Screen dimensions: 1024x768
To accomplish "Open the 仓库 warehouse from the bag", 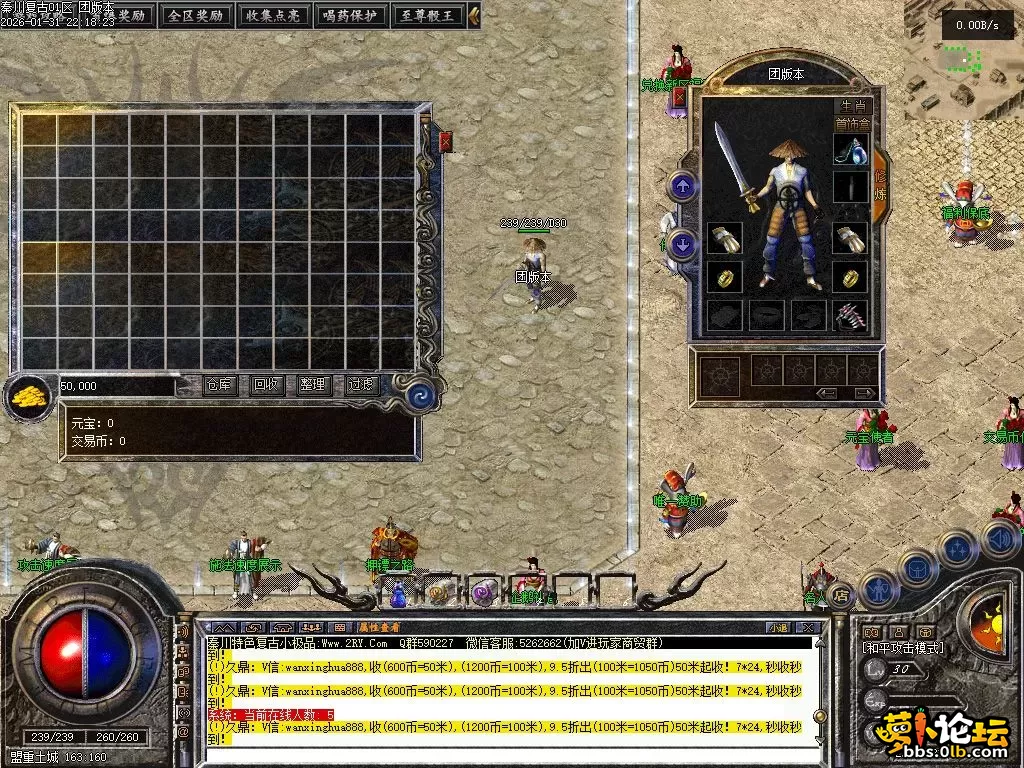I will coord(220,385).
